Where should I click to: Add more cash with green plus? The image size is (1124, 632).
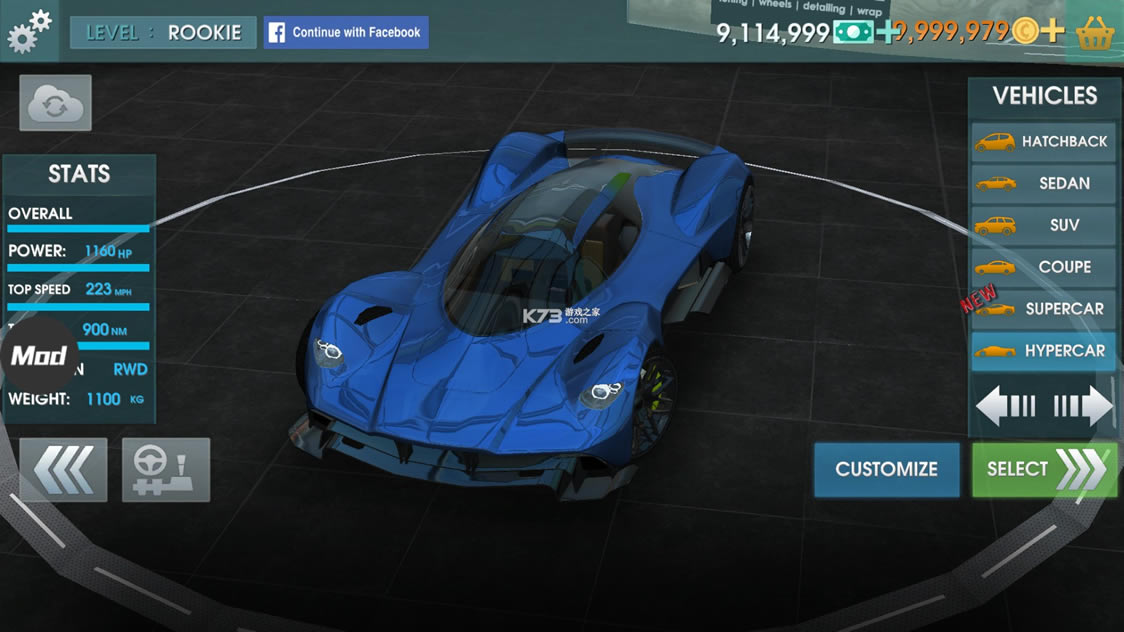coord(887,32)
